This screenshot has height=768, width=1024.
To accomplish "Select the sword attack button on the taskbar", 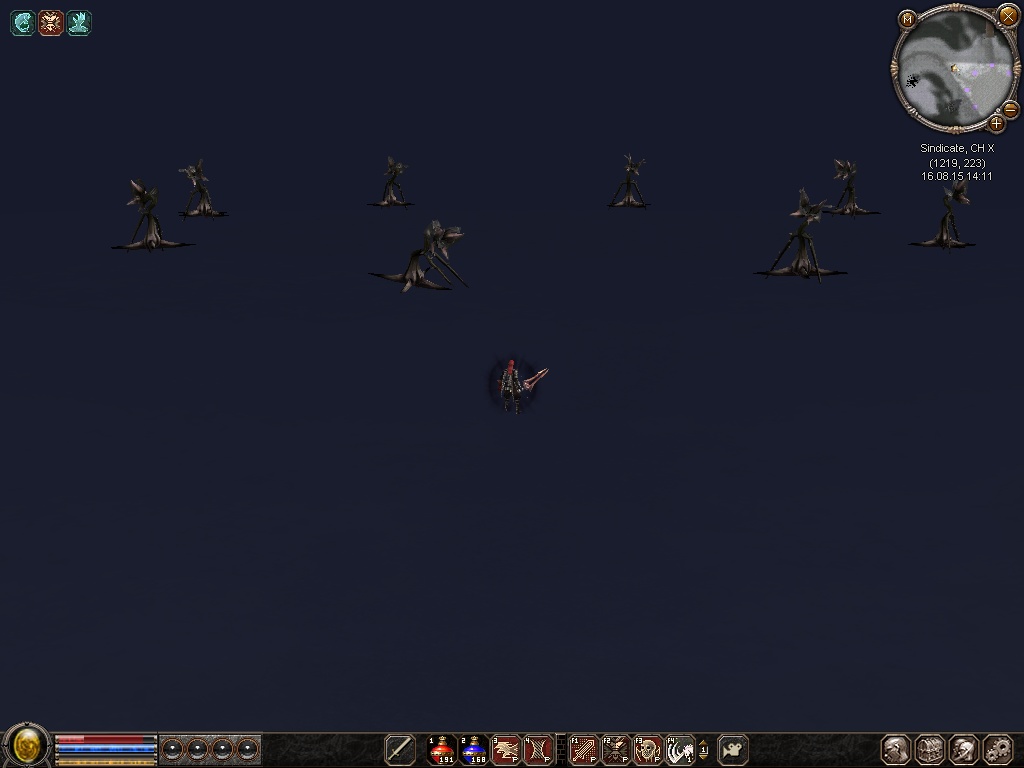I will pos(400,749).
